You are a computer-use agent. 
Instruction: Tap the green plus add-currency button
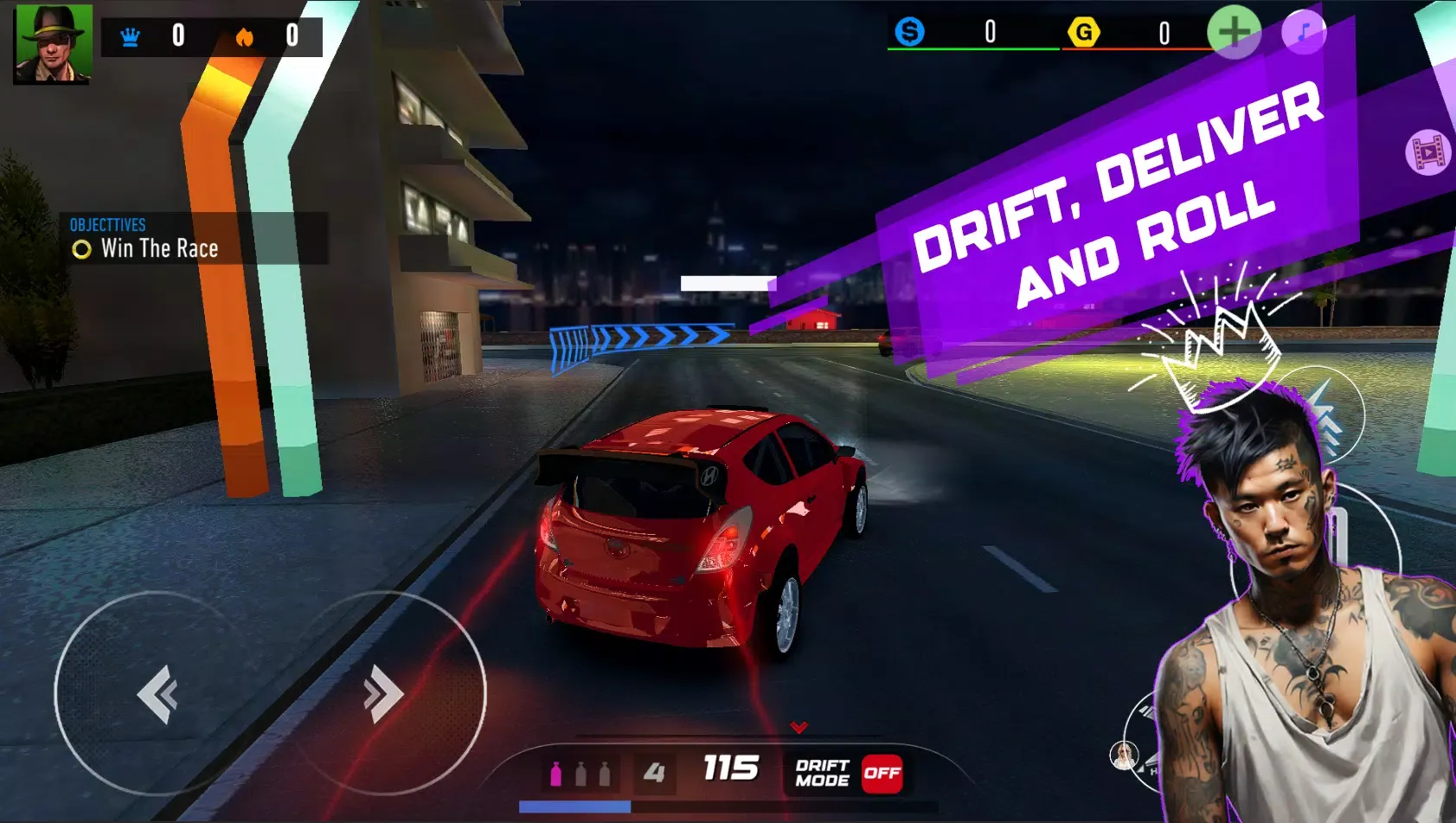click(1233, 32)
